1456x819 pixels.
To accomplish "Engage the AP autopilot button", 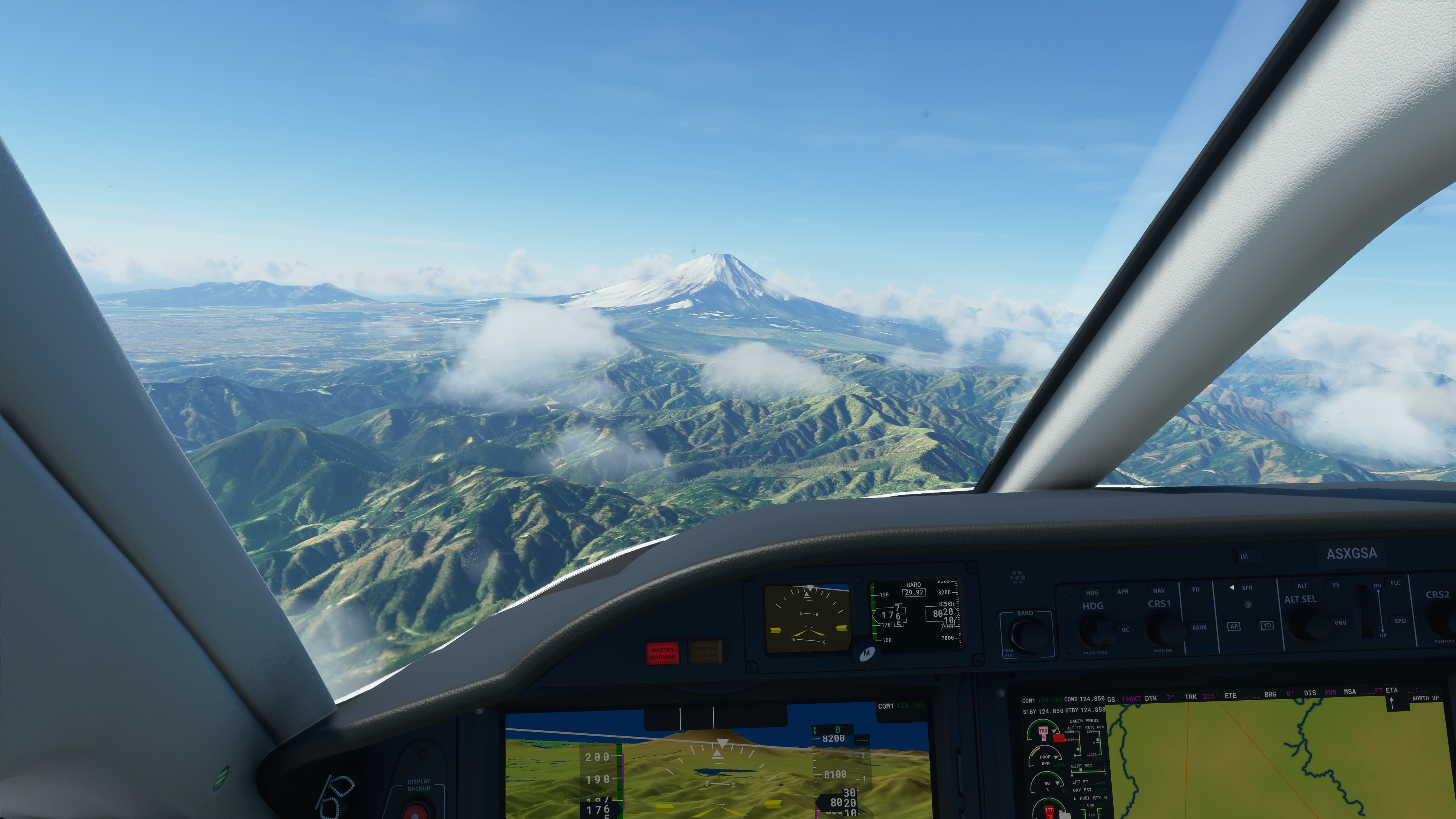I will (1233, 626).
